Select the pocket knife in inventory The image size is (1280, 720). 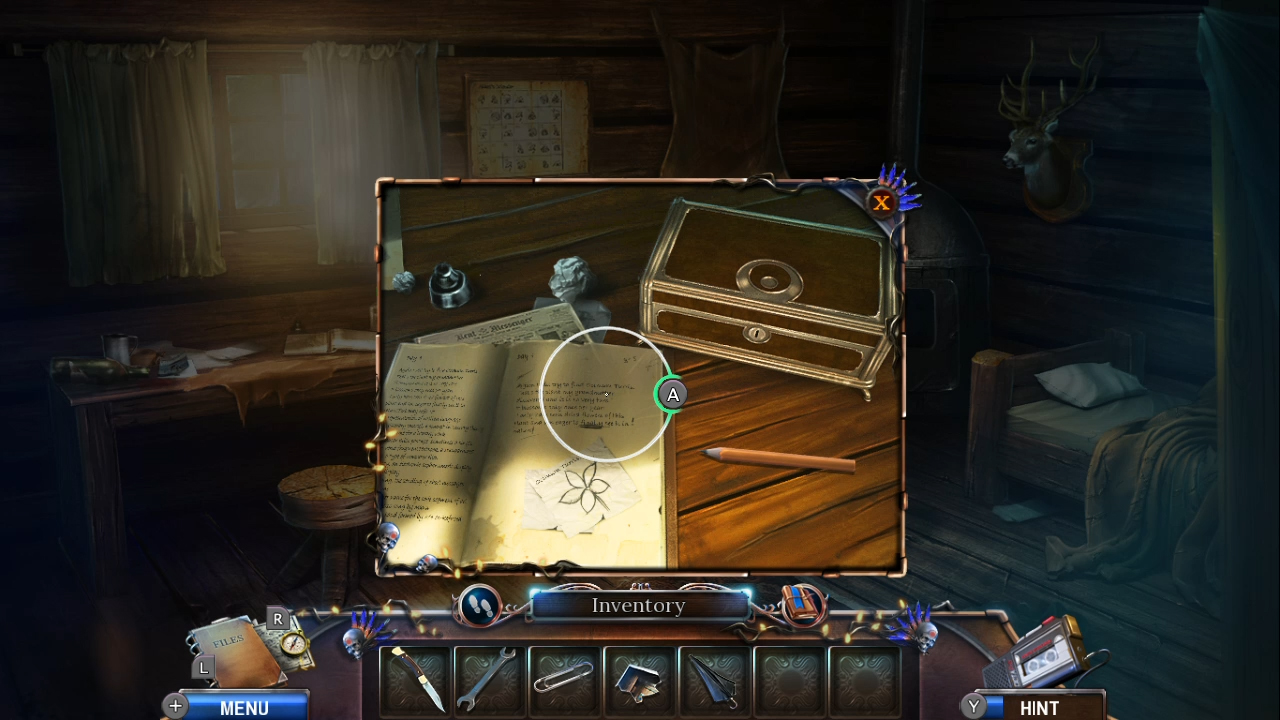414,681
